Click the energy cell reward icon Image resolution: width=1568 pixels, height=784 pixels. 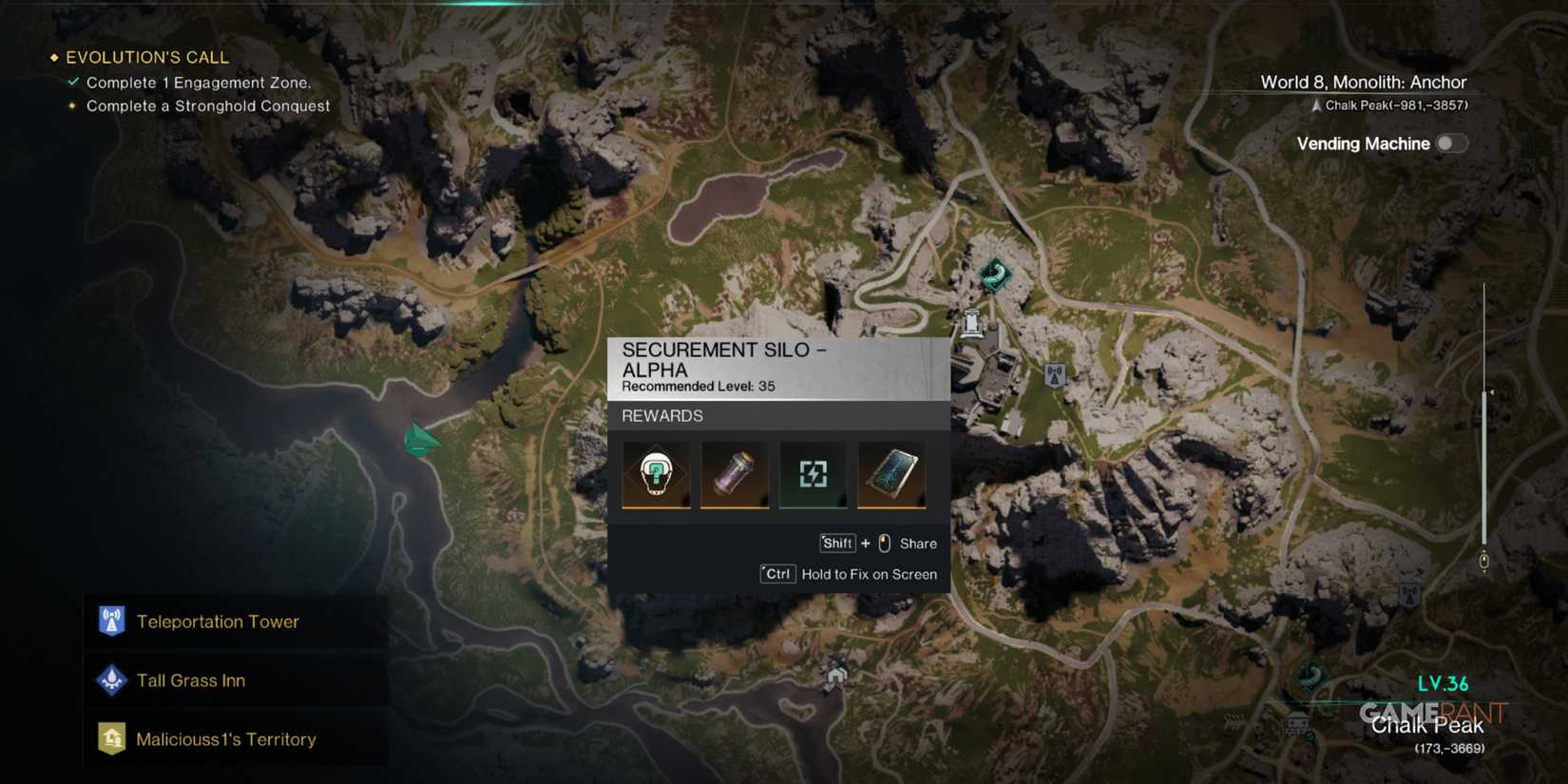point(813,474)
